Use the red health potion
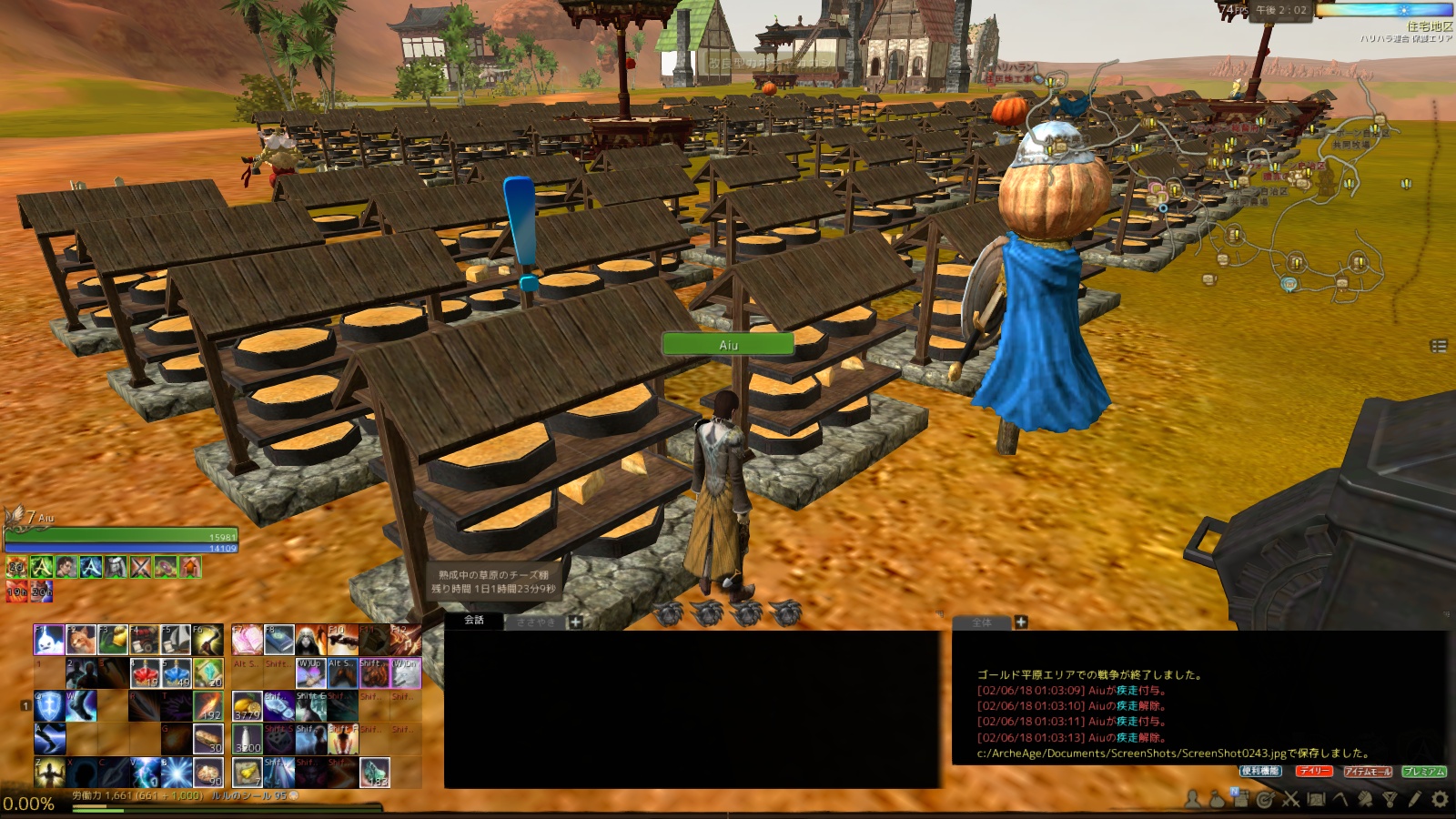 (144, 673)
